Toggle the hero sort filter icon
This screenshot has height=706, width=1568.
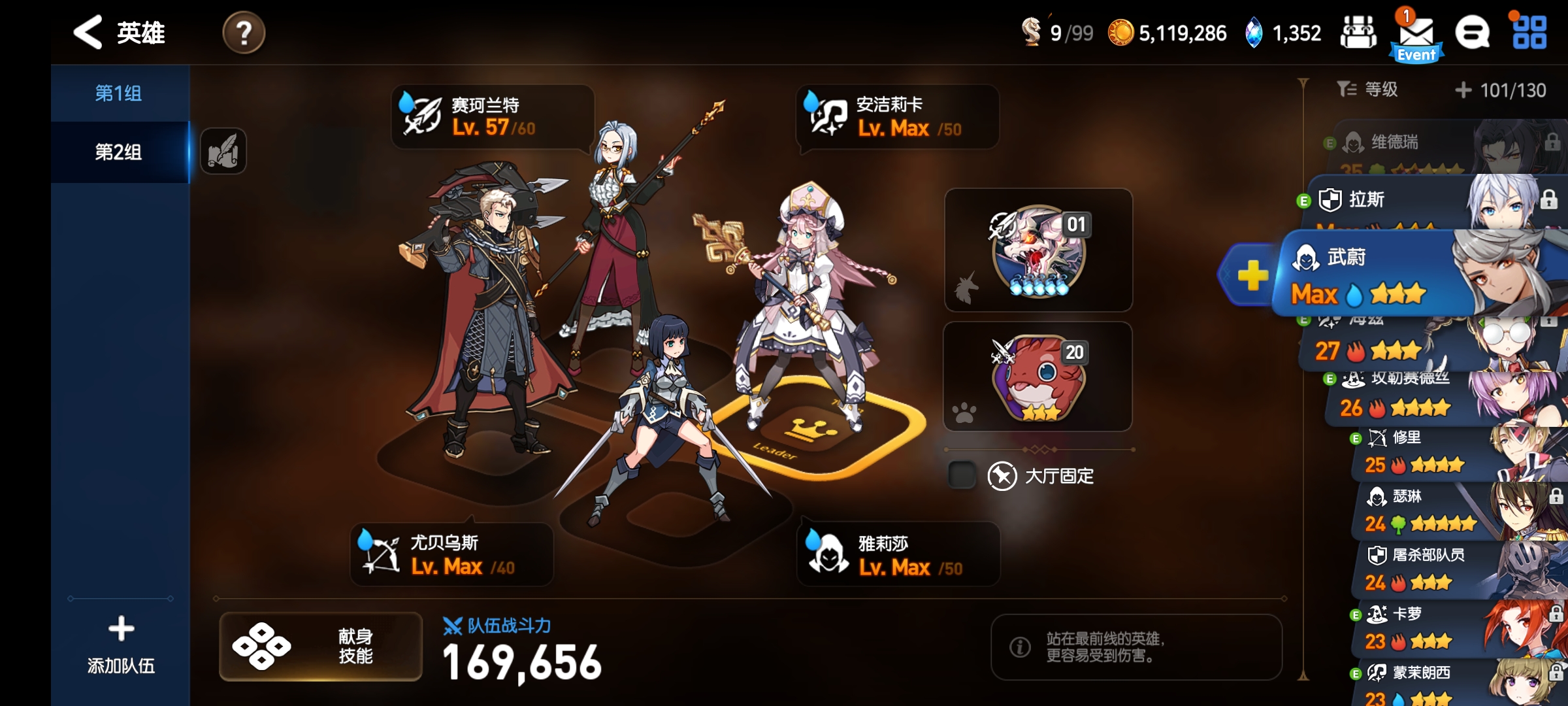click(1350, 90)
